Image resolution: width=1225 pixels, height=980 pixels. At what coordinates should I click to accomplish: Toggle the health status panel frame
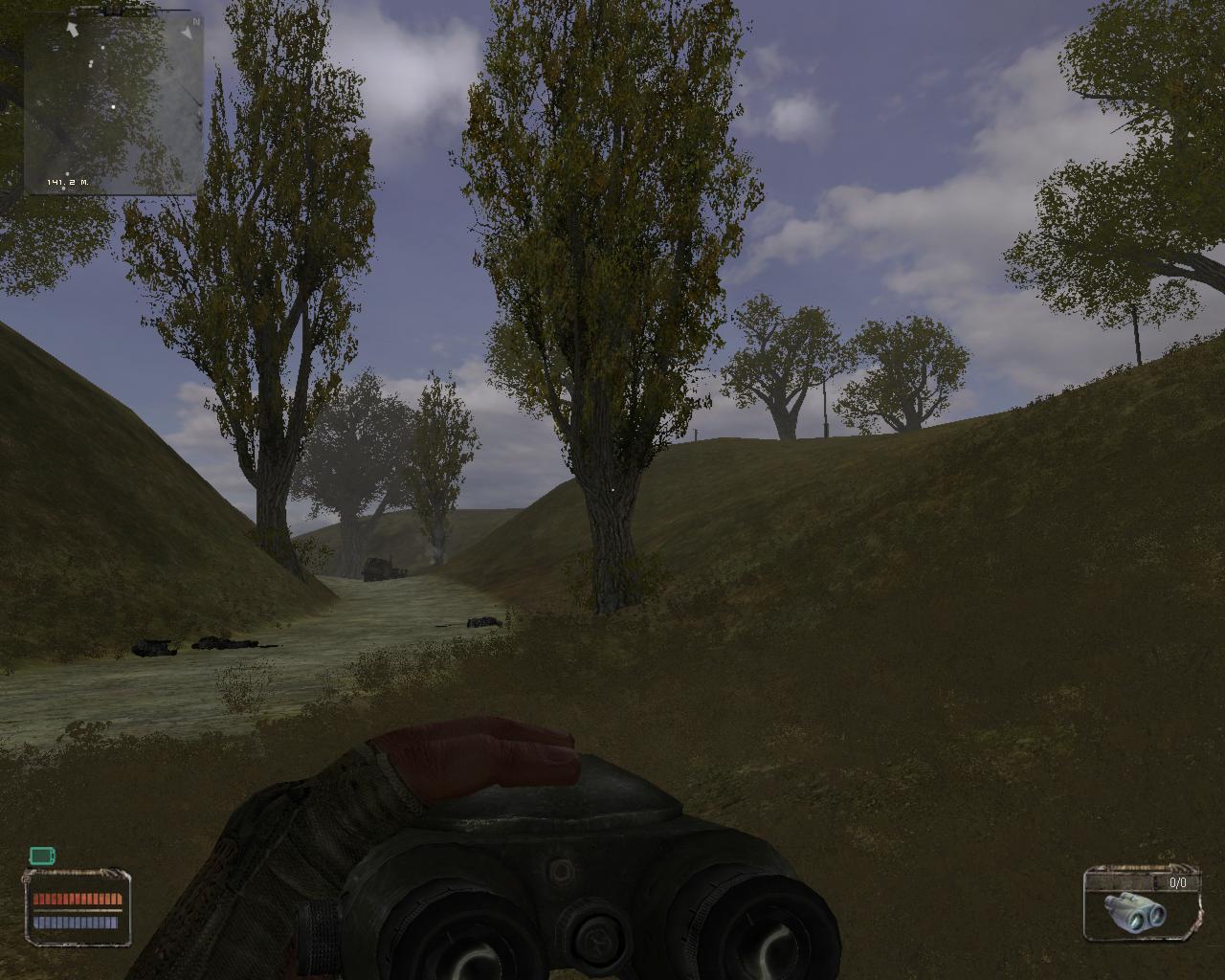click(x=78, y=907)
